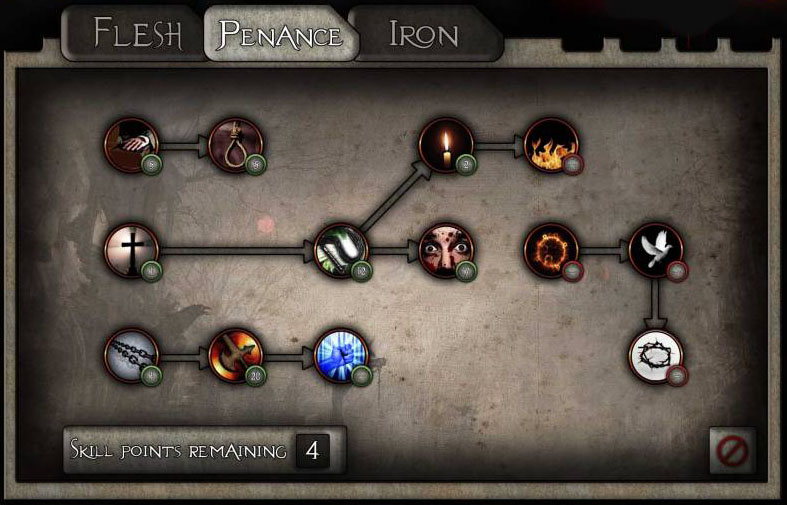This screenshot has width=787, height=505.
Task: Choose the praying hands skill
Action: click(x=132, y=145)
